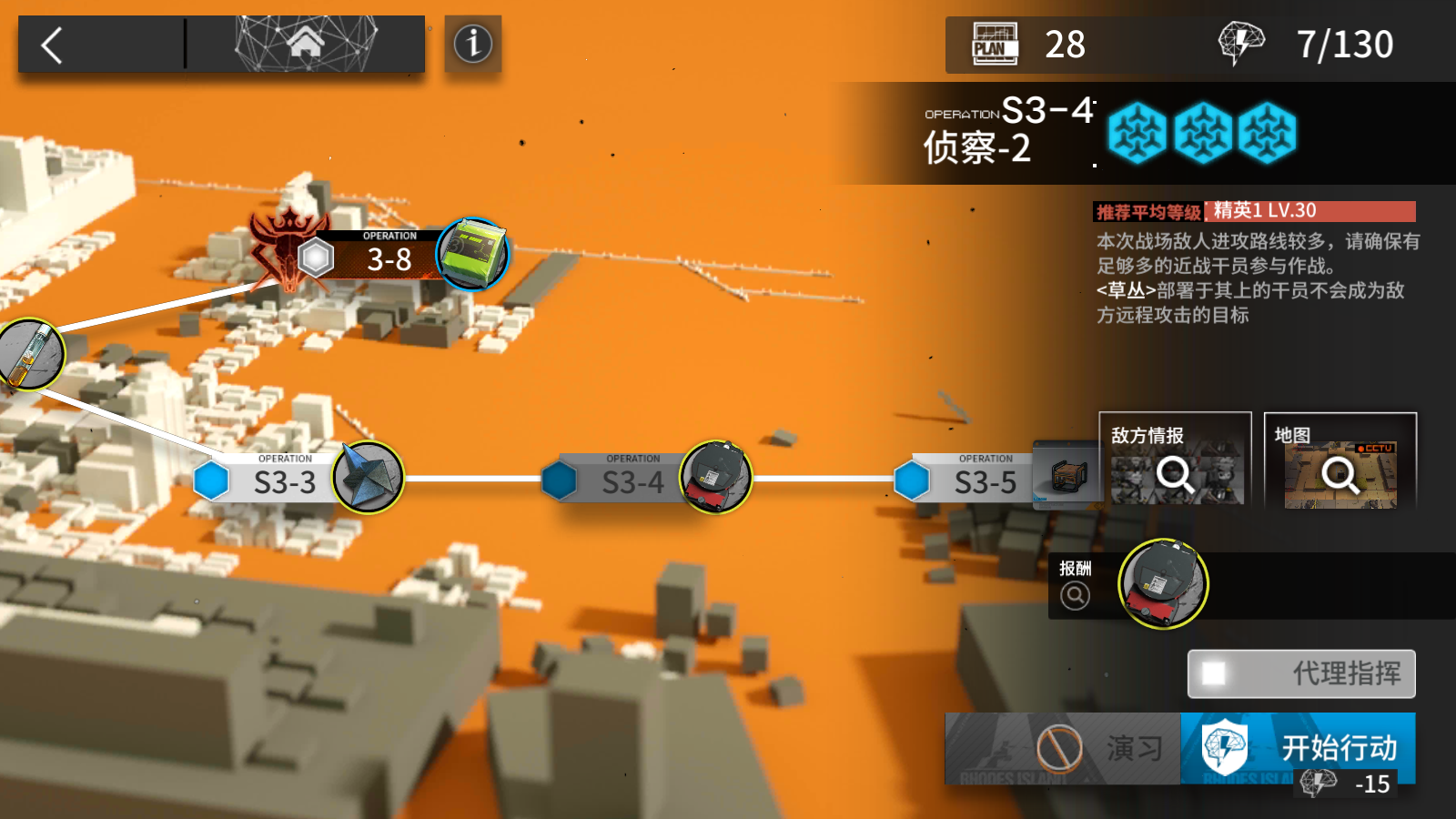Return to the home screen
Image resolution: width=1456 pixels, height=819 pixels.
(x=306, y=43)
